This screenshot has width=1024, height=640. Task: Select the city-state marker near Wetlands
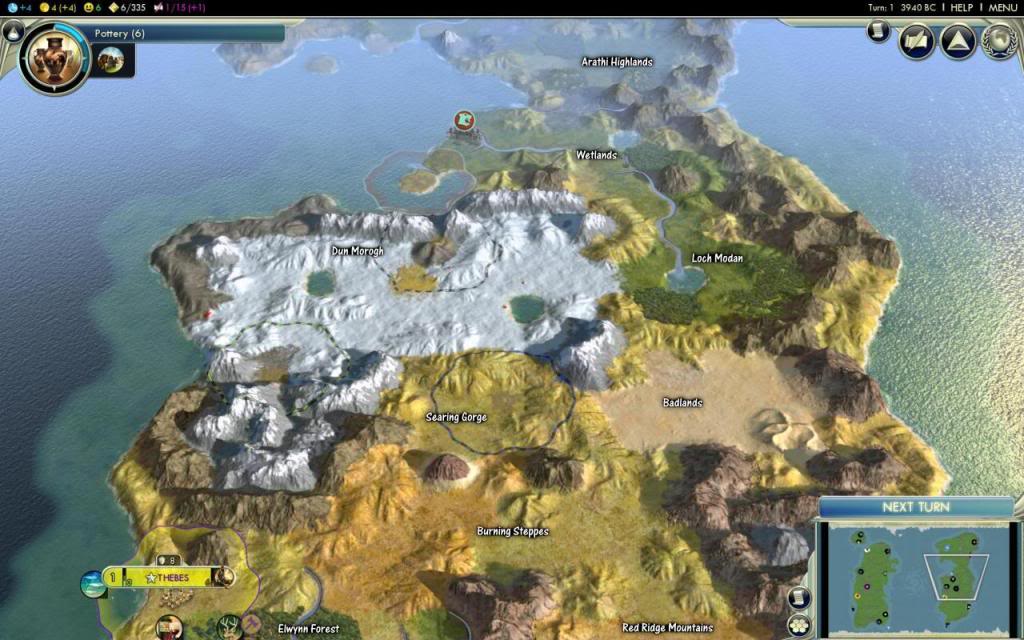(x=464, y=121)
